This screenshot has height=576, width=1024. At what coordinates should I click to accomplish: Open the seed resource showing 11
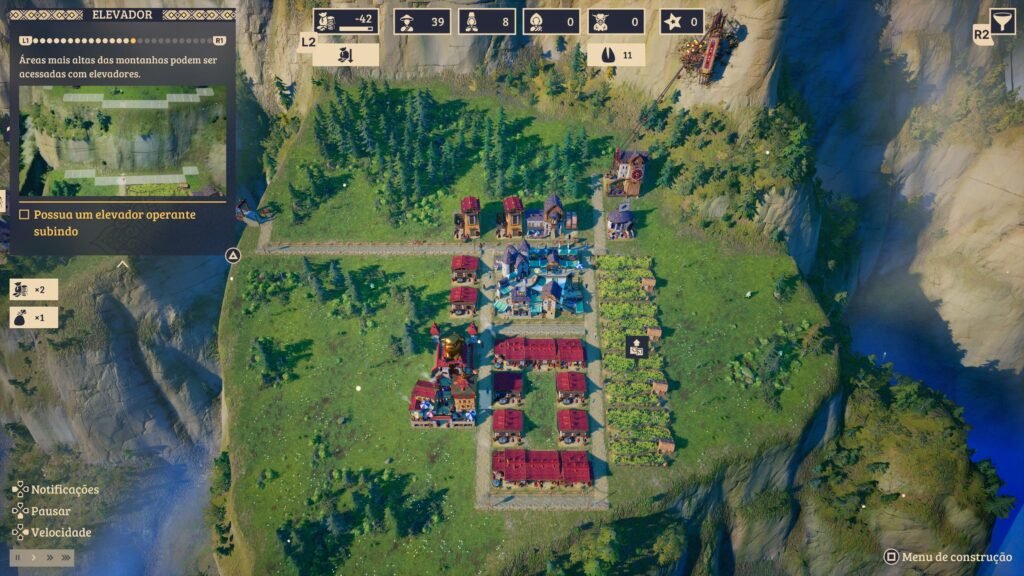[x=615, y=54]
